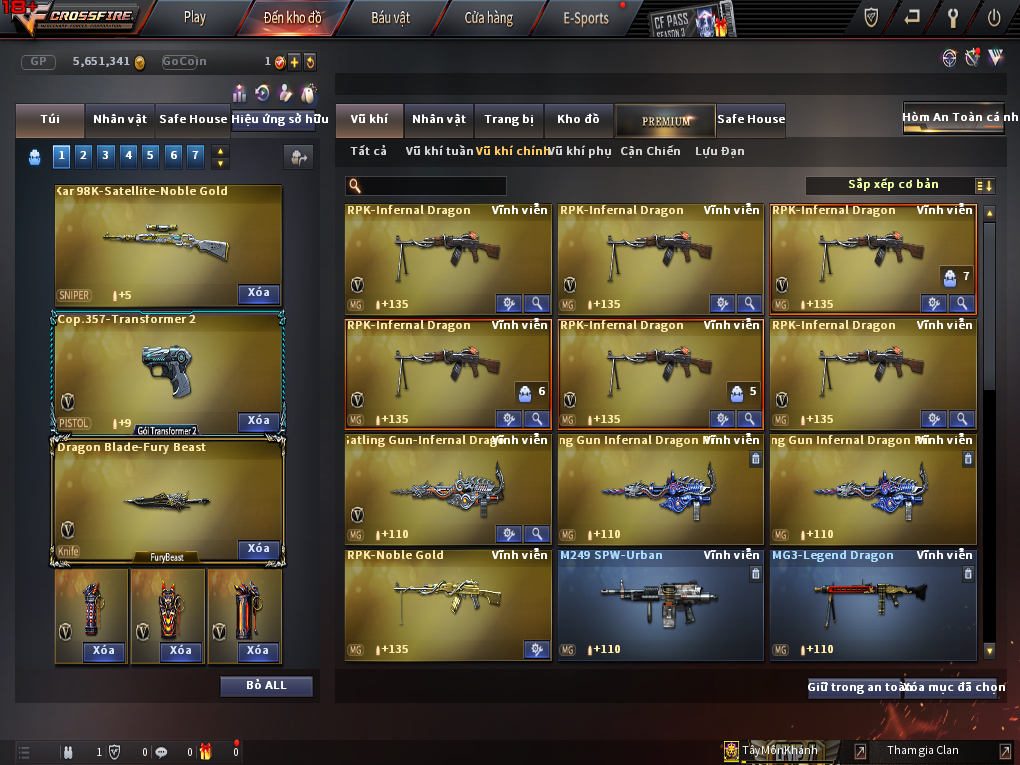1020x765 pixels.
Task: Remove Kar 98K-Satellite-Noble Gold with Xóa
Action: pos(258,293)
